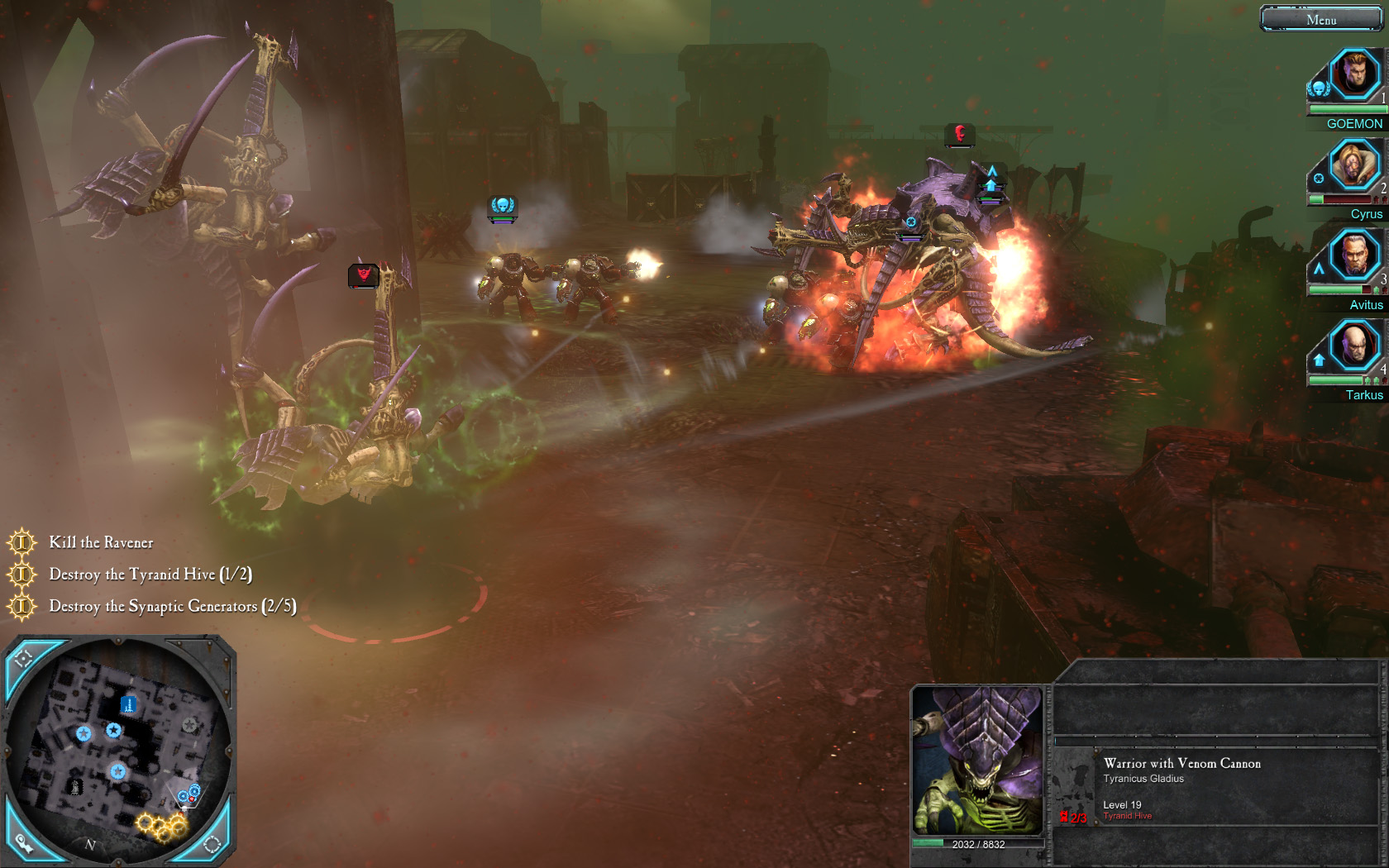Click the Warrior with Venom Cannon portrait
Screen dimensions: 1389x868
coord(978,761)
